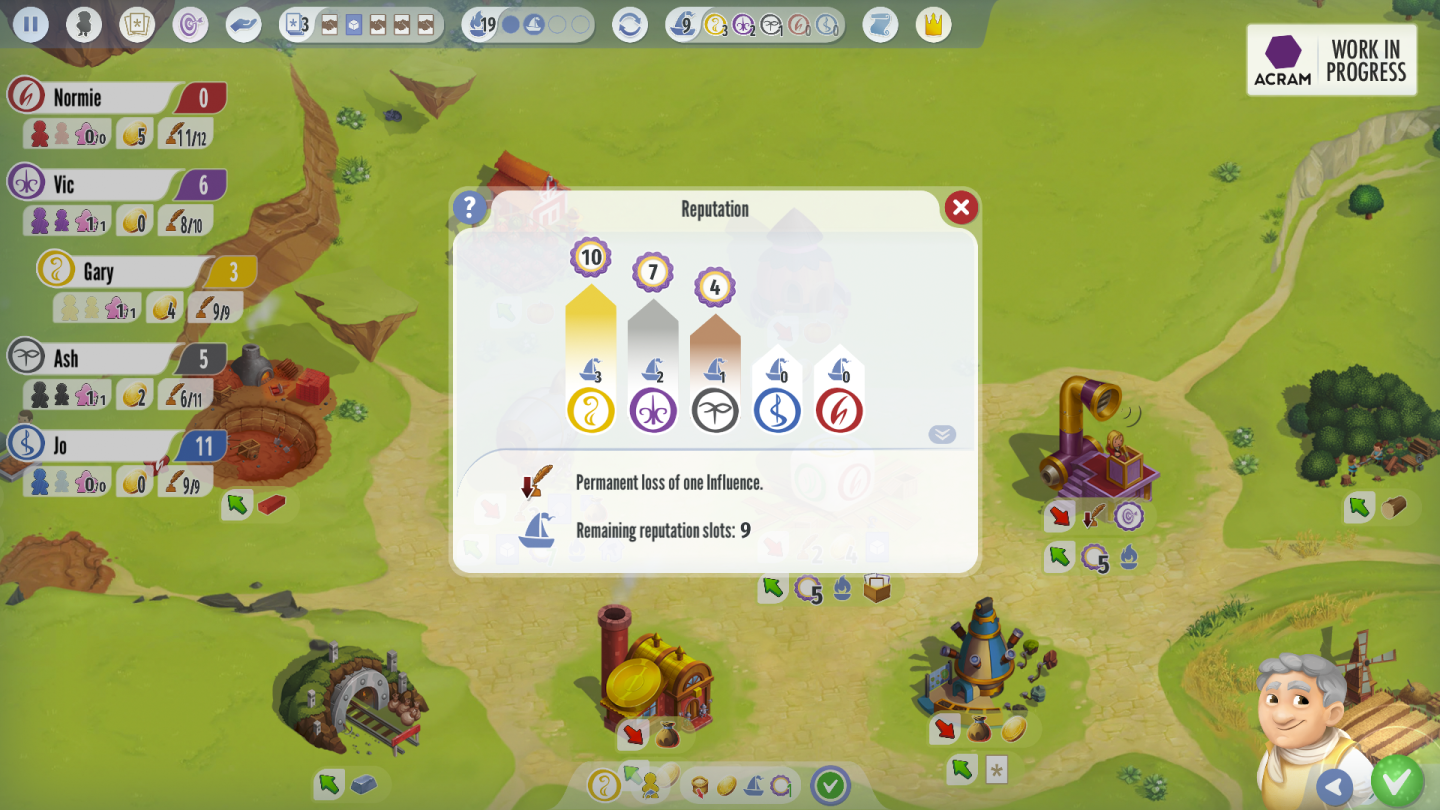1440x810 pixels.
Task: Expand the double chevron in the Reputation dialog
Action: [x=940, y=433]
